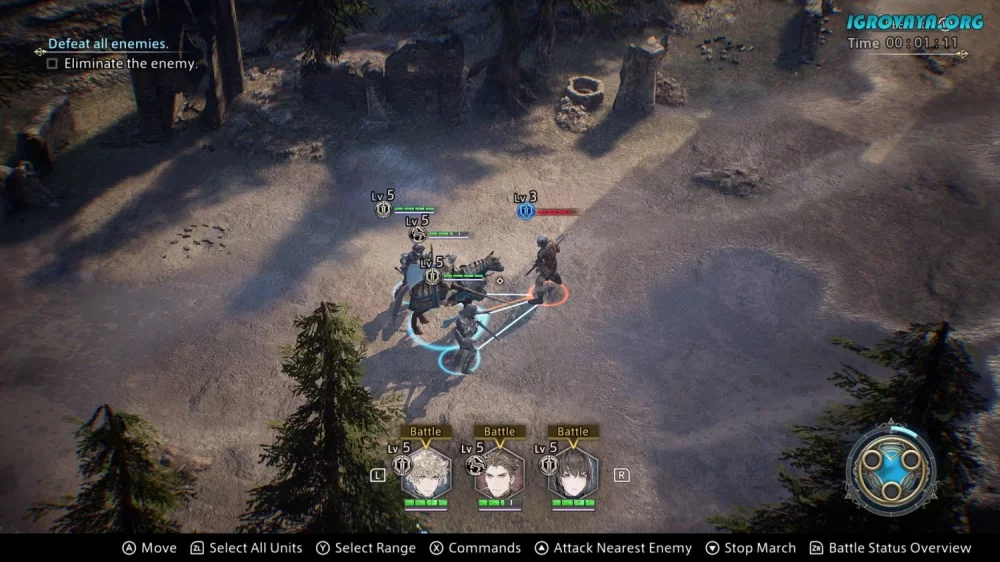
Task: Click the Defeat all enemies objective header
Action: [x=108, y=44]
